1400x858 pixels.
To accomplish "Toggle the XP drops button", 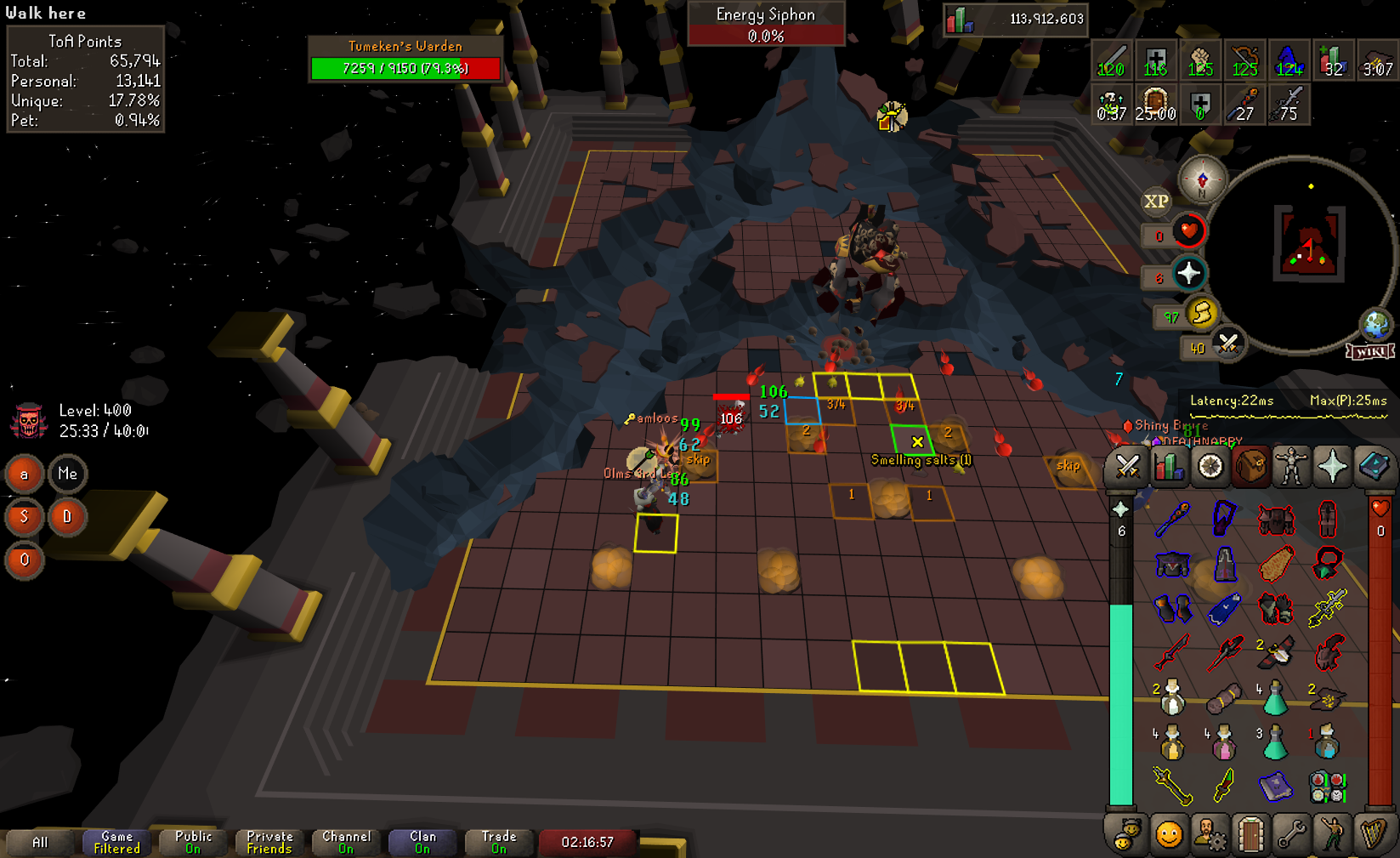I will tap(1156, 202).
